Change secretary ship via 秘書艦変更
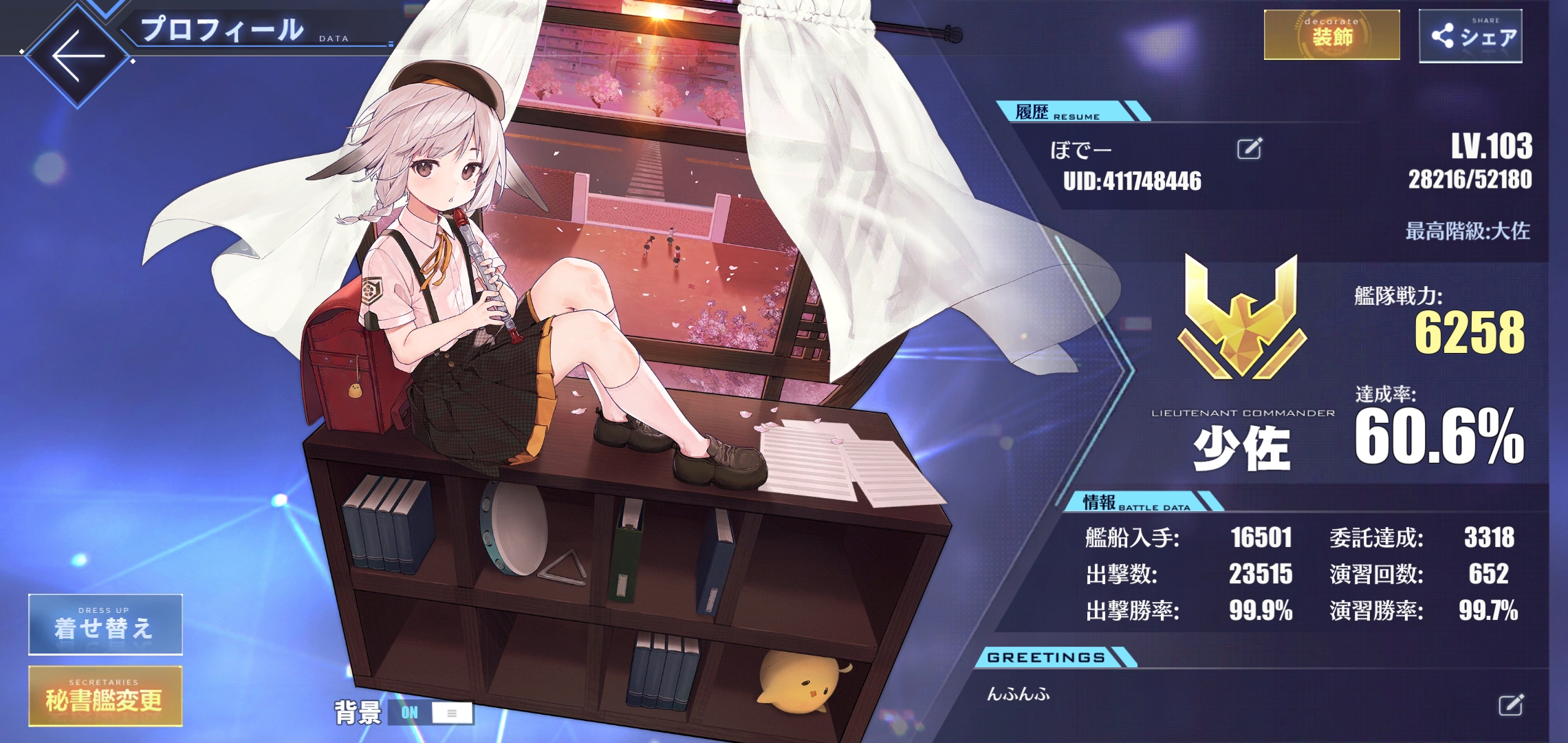 tap(105, 696)
